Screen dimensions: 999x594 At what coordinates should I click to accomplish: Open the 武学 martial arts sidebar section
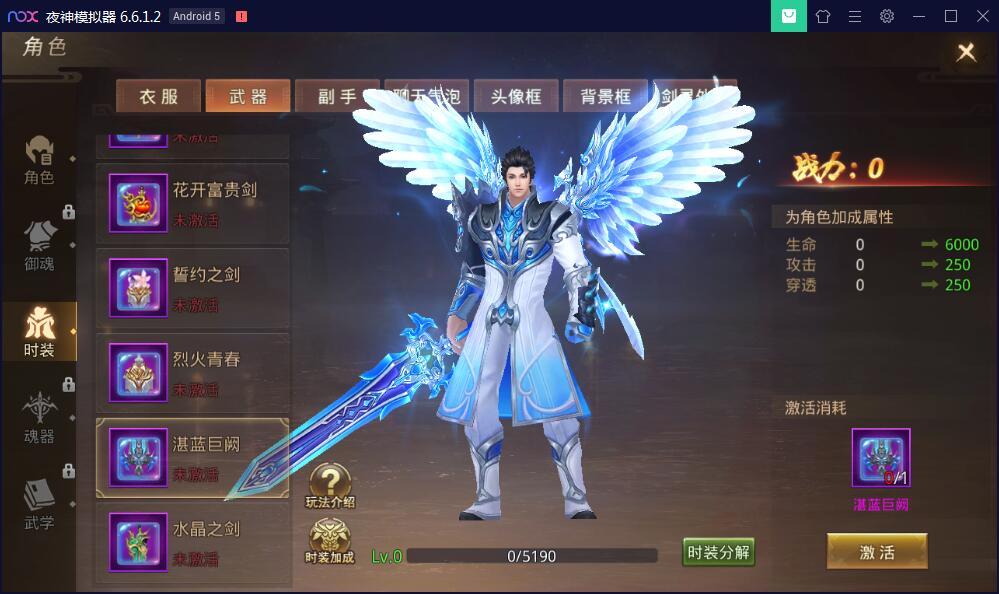[x=40, y=504]
